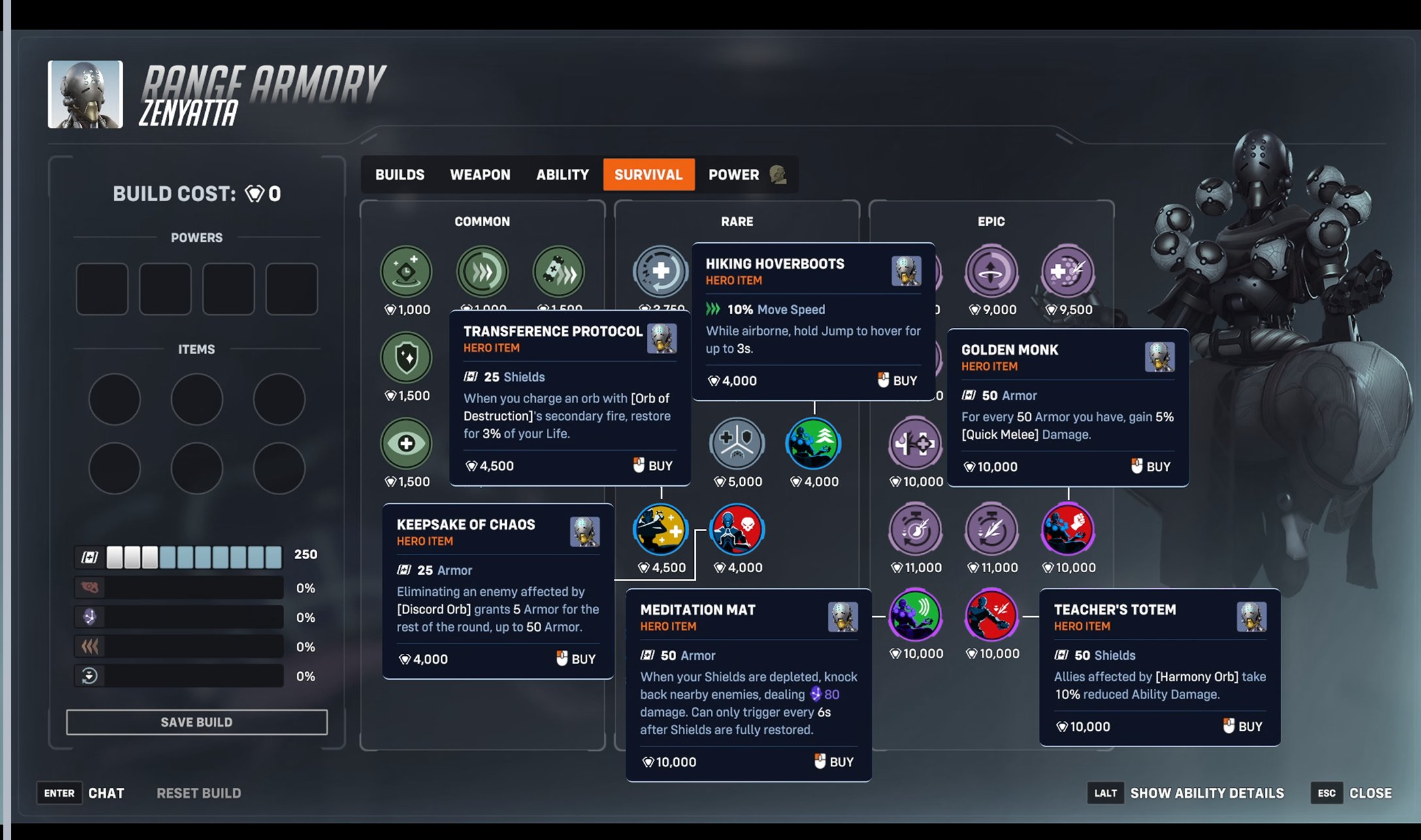Image resolution: width=1421 pixels, height=840 pixels.
Task: Save the current build
Action: (197, 722)
